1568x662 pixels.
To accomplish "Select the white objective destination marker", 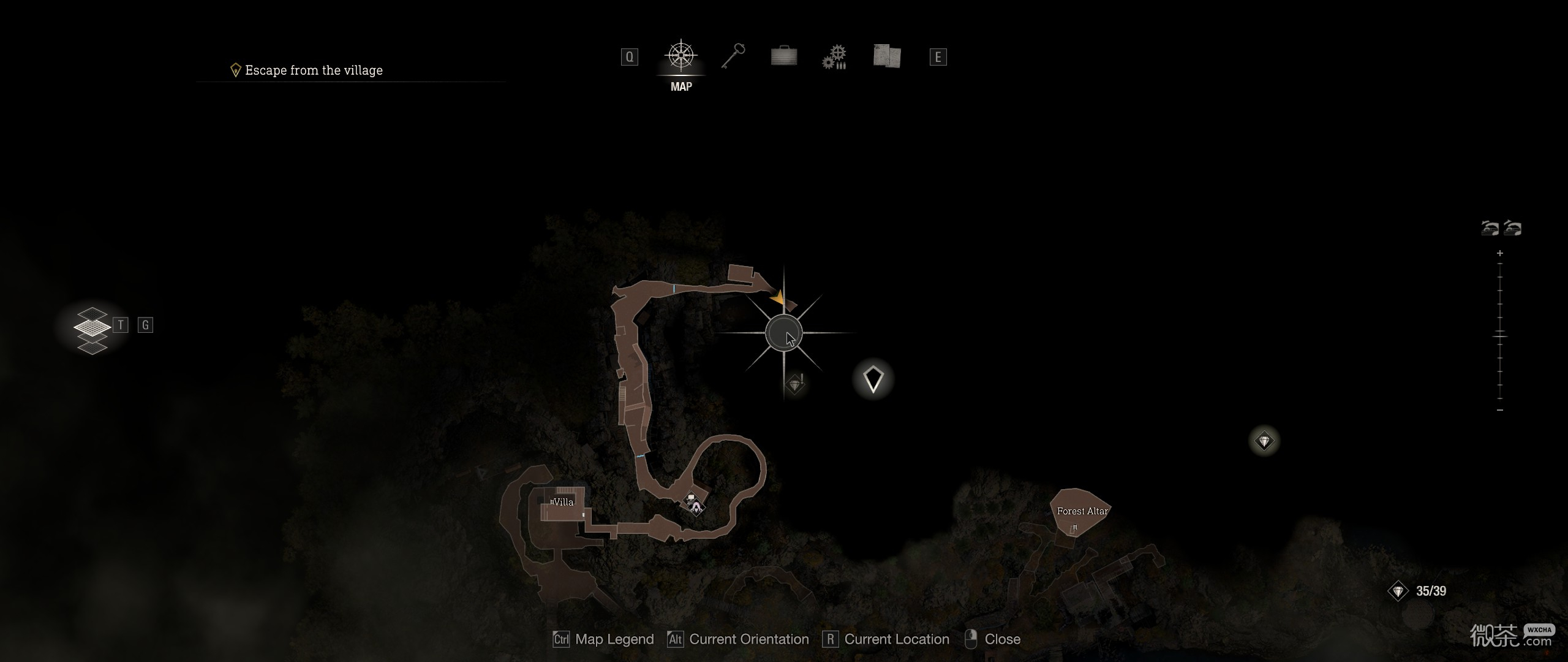I will pyautogui.click(x=873, y=379).
